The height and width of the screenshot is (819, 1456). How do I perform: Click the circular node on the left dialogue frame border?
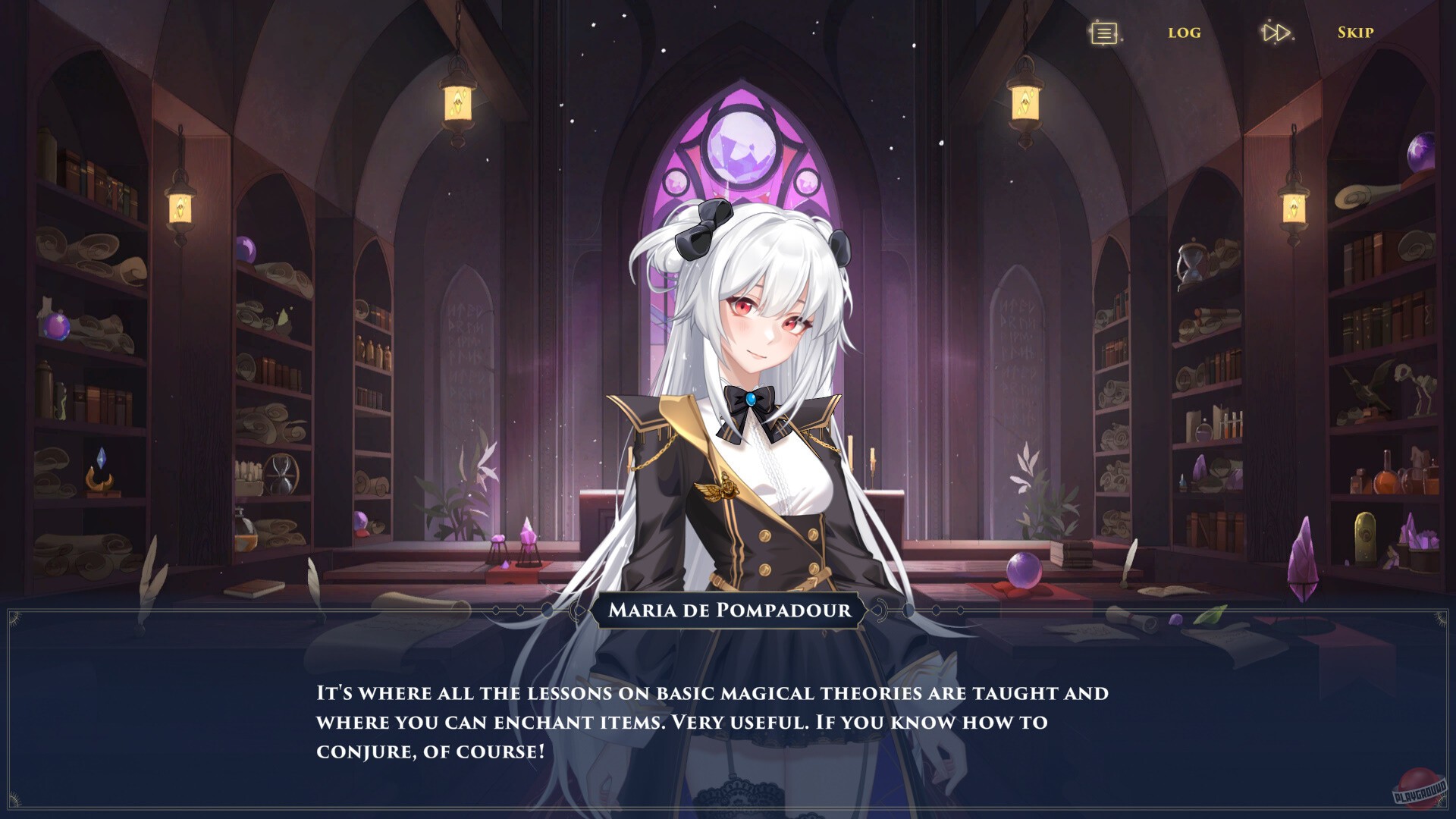(x=547, y=611)
